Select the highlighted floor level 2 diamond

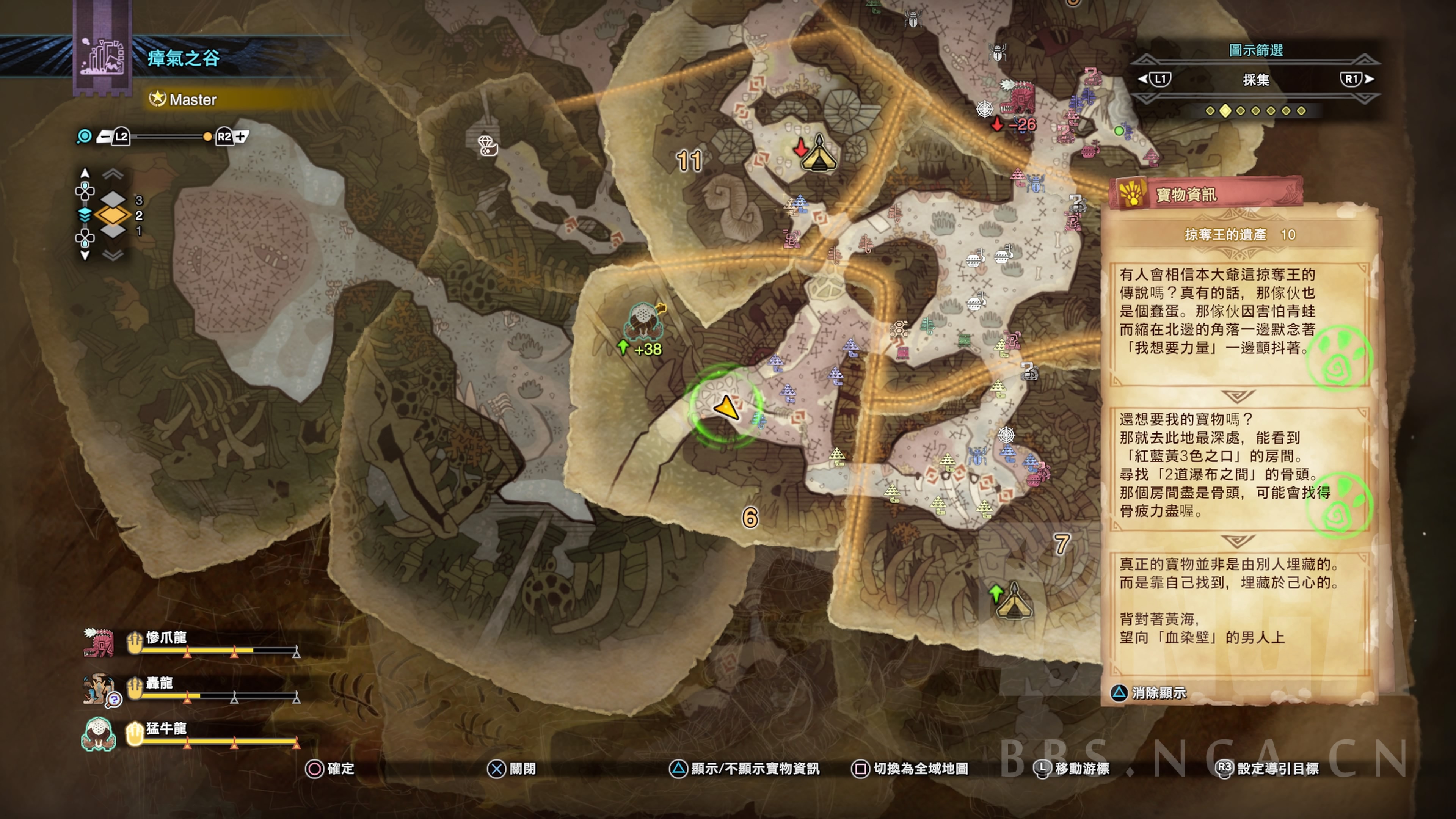113,215
